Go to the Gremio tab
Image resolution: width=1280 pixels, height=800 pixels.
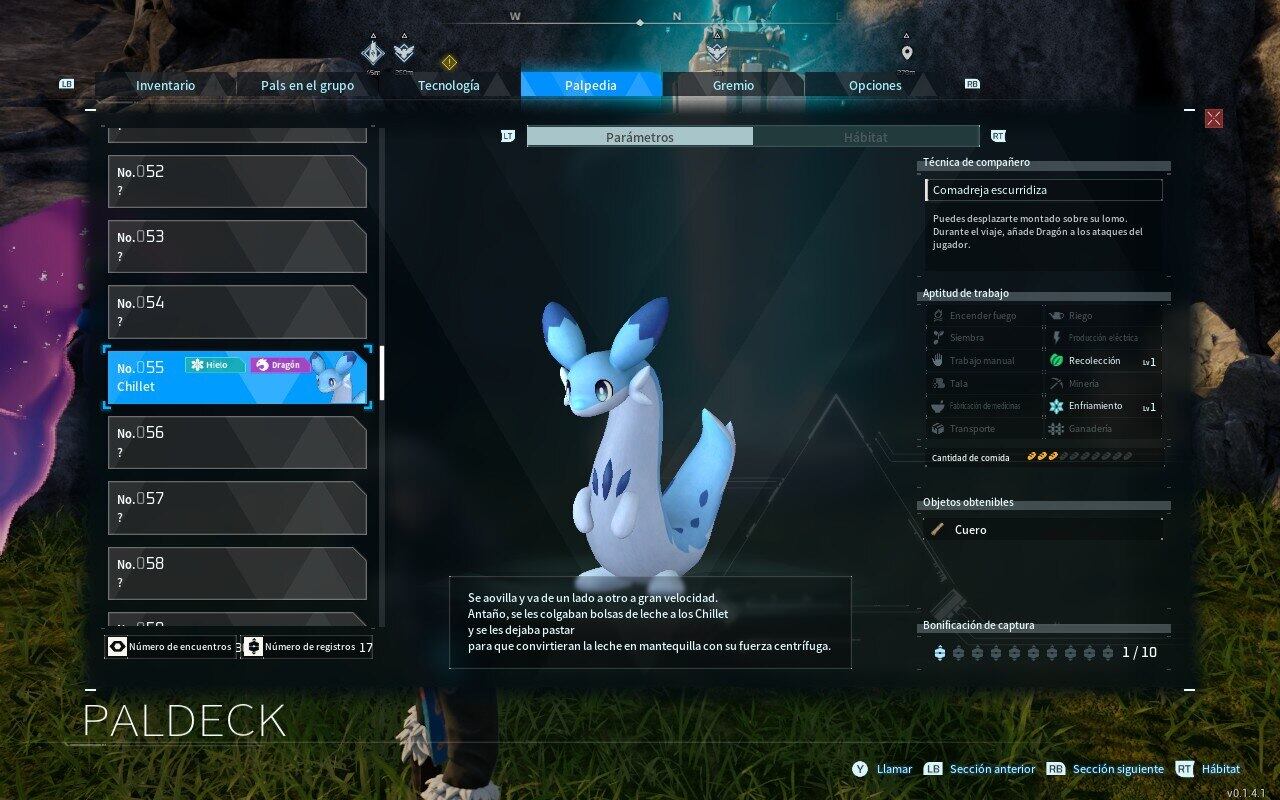point(733,85)
